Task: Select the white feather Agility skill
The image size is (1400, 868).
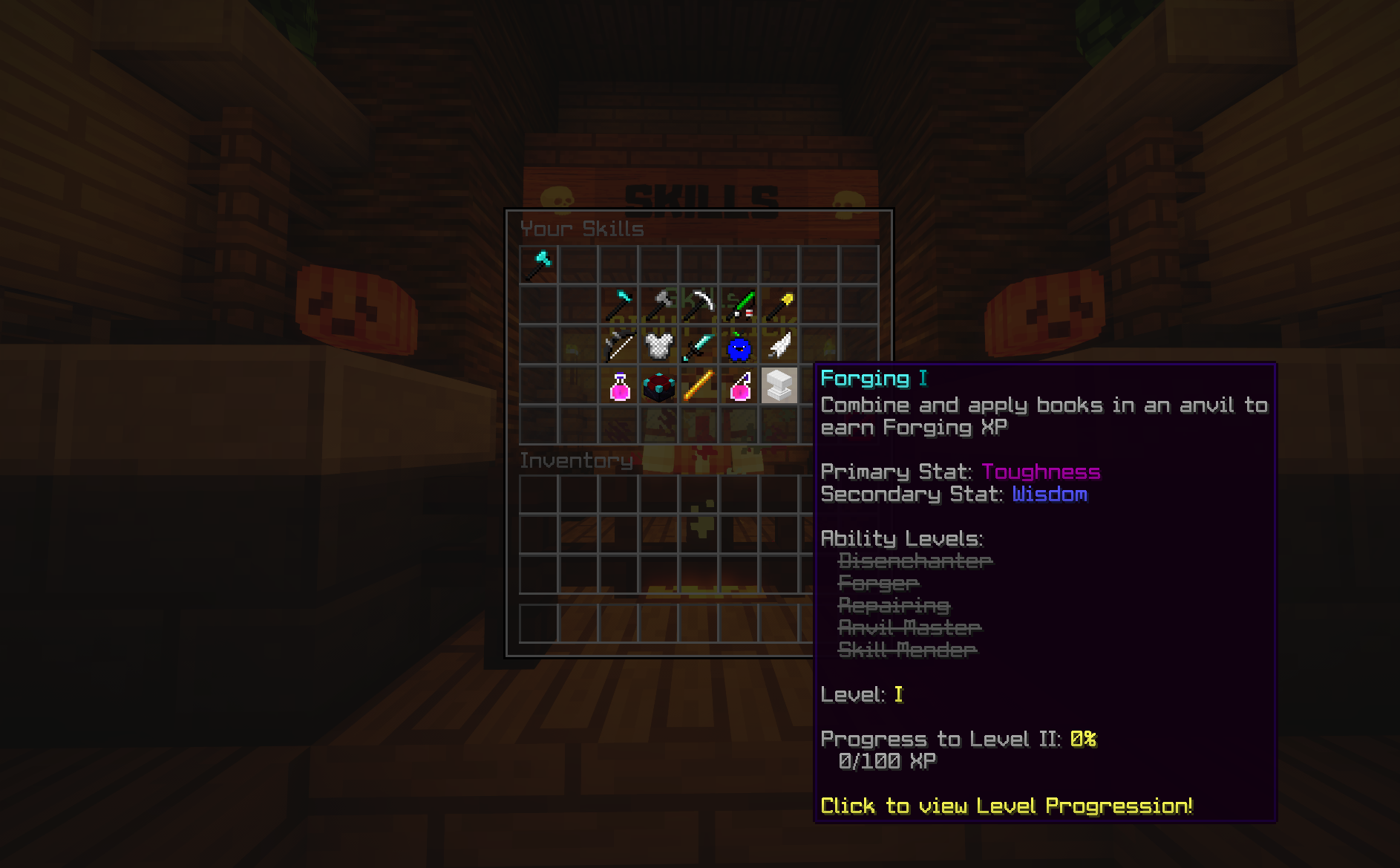Action: coord(780,345)
